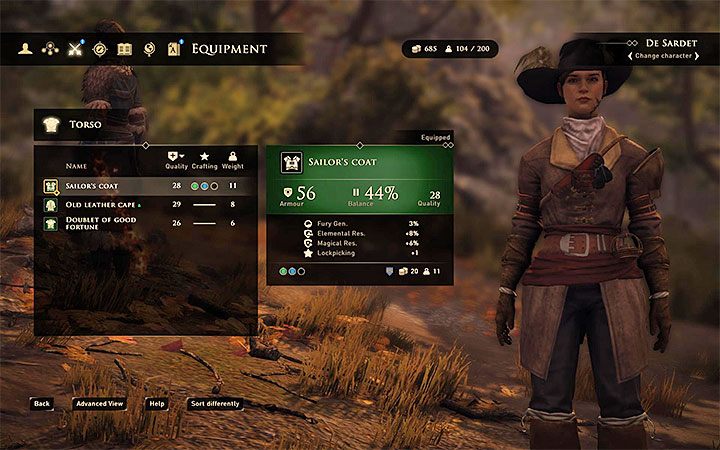The height and width of the screenshot is (450, 720).
Task: Go back using the Back button
Action: pyautogui.click(x=41, y=404)
